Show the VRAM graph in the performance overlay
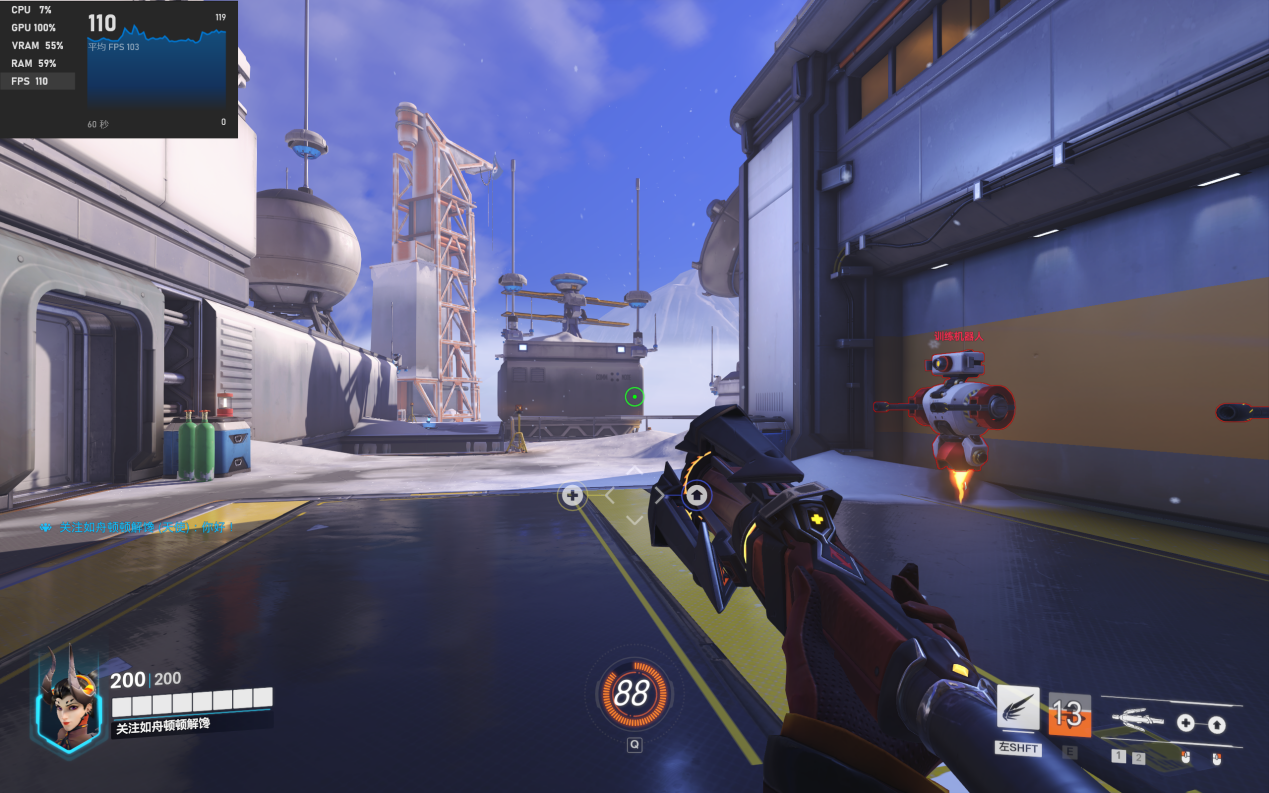This screenshot has width=1269, height=793. [37, 45]
